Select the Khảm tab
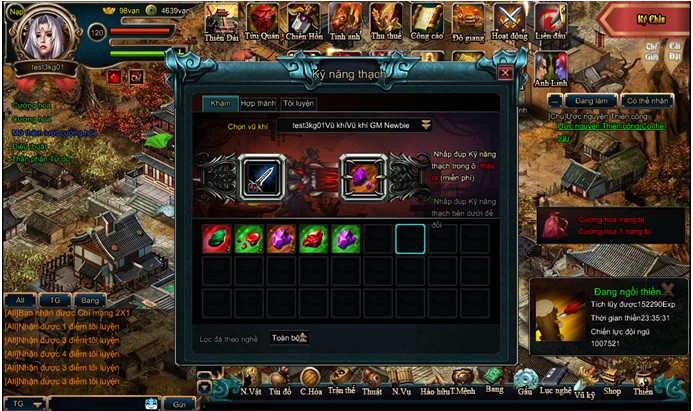This screenshot has width=693, height=411. click(x=219, y=103)
